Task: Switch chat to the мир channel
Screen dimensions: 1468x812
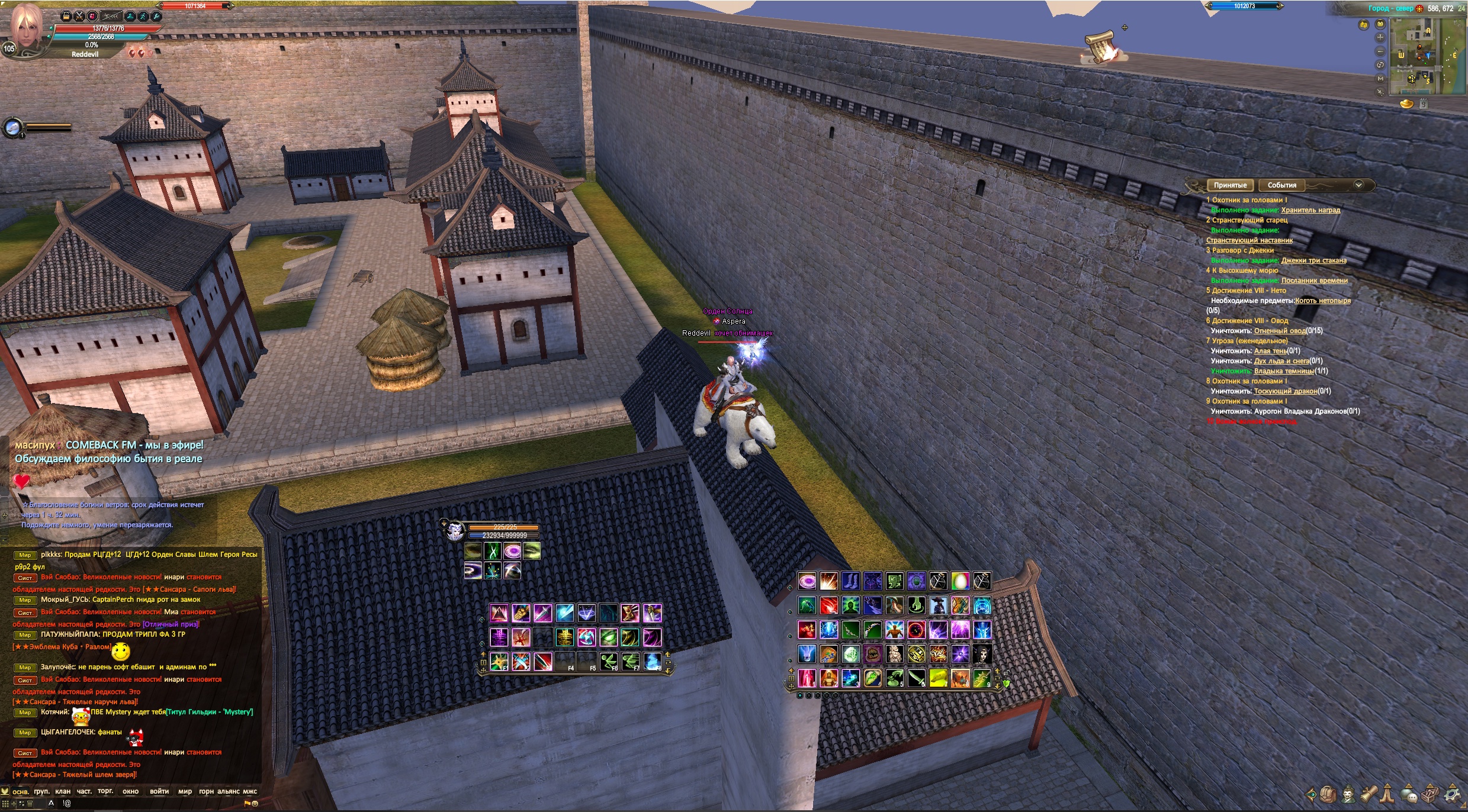Action: click(x=185, y=791)
